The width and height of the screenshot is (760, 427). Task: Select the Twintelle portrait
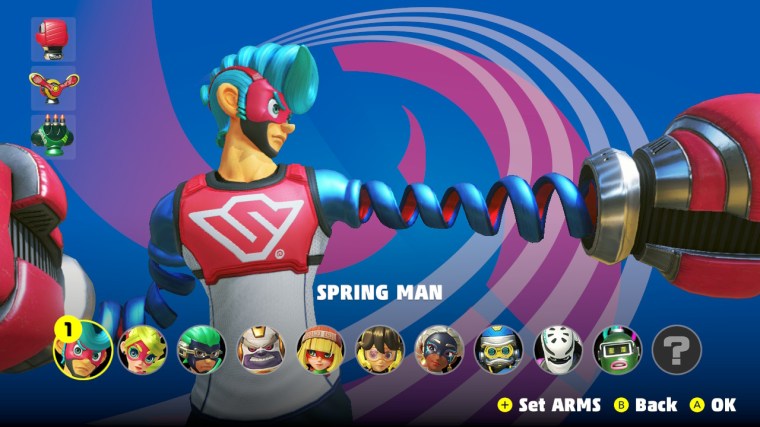[439, 350]
